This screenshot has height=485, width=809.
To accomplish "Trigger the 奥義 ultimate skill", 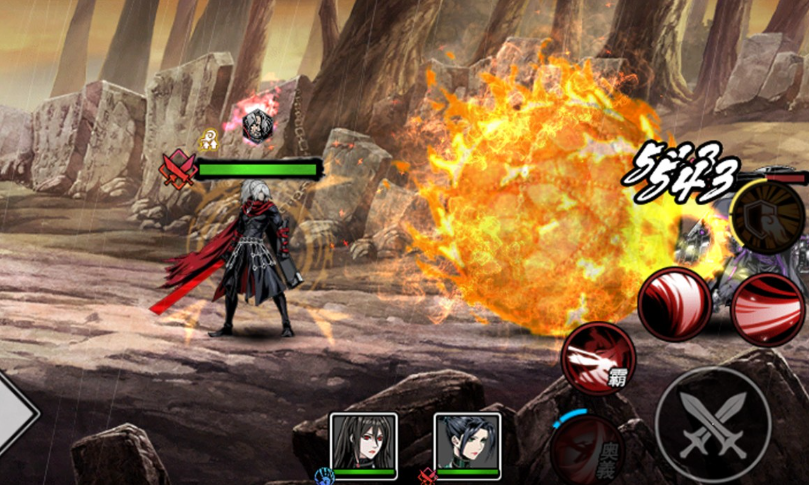I will coord(588,445).
